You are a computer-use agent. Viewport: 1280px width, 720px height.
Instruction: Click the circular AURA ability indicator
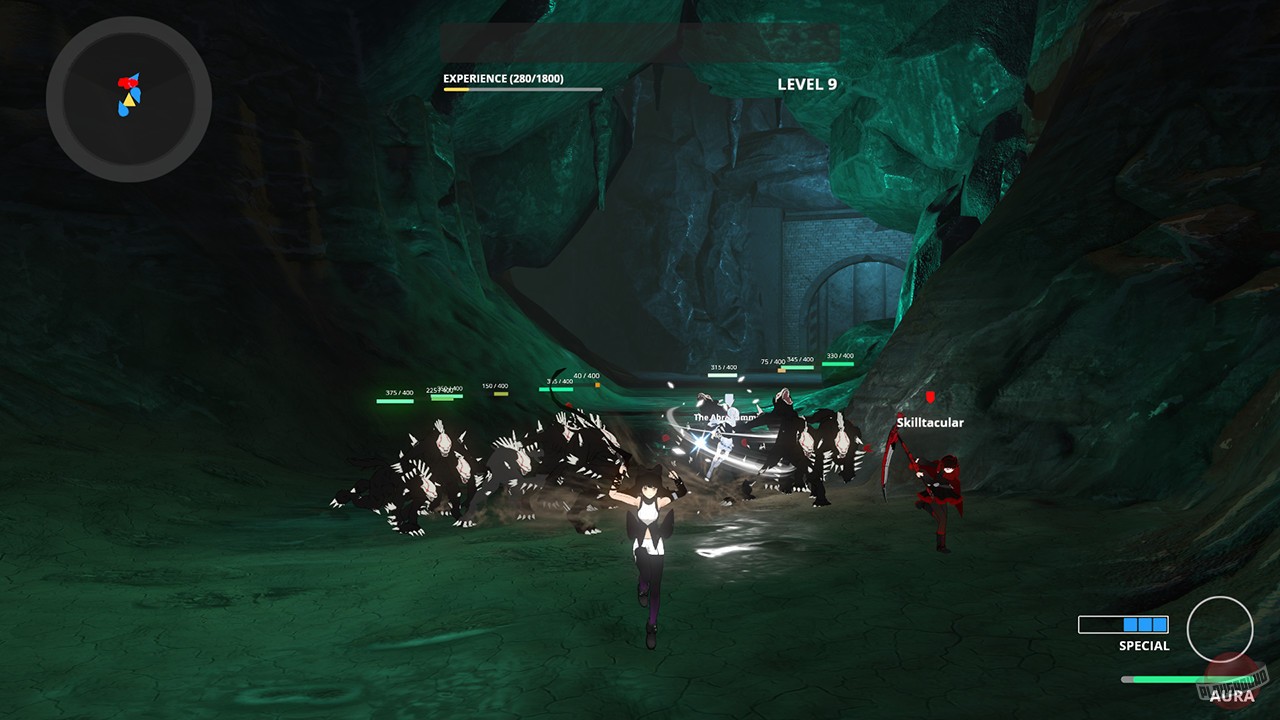[x=1222, y=630]
